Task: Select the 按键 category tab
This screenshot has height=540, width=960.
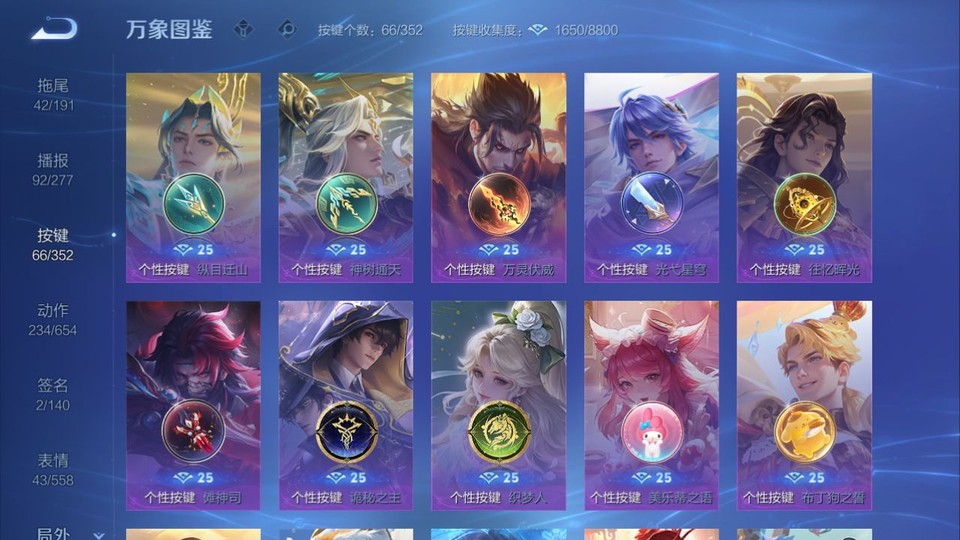Action: (x=54, y=245)
